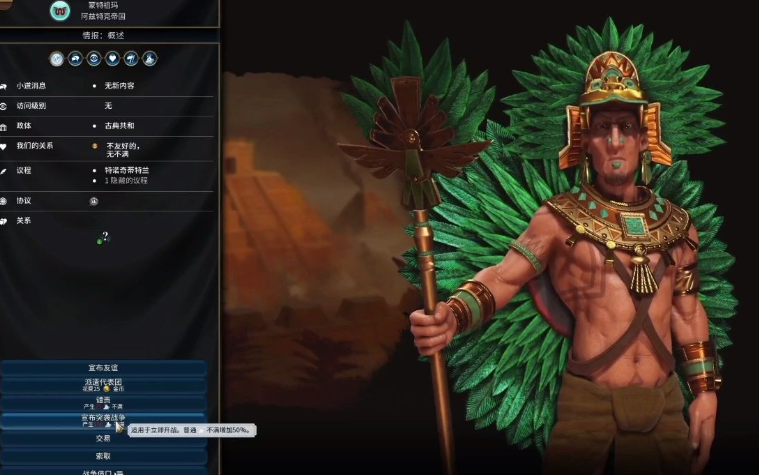Screen dimensions: 759x475
Task: Open the trade deal (交易) option
Action: 104,438
